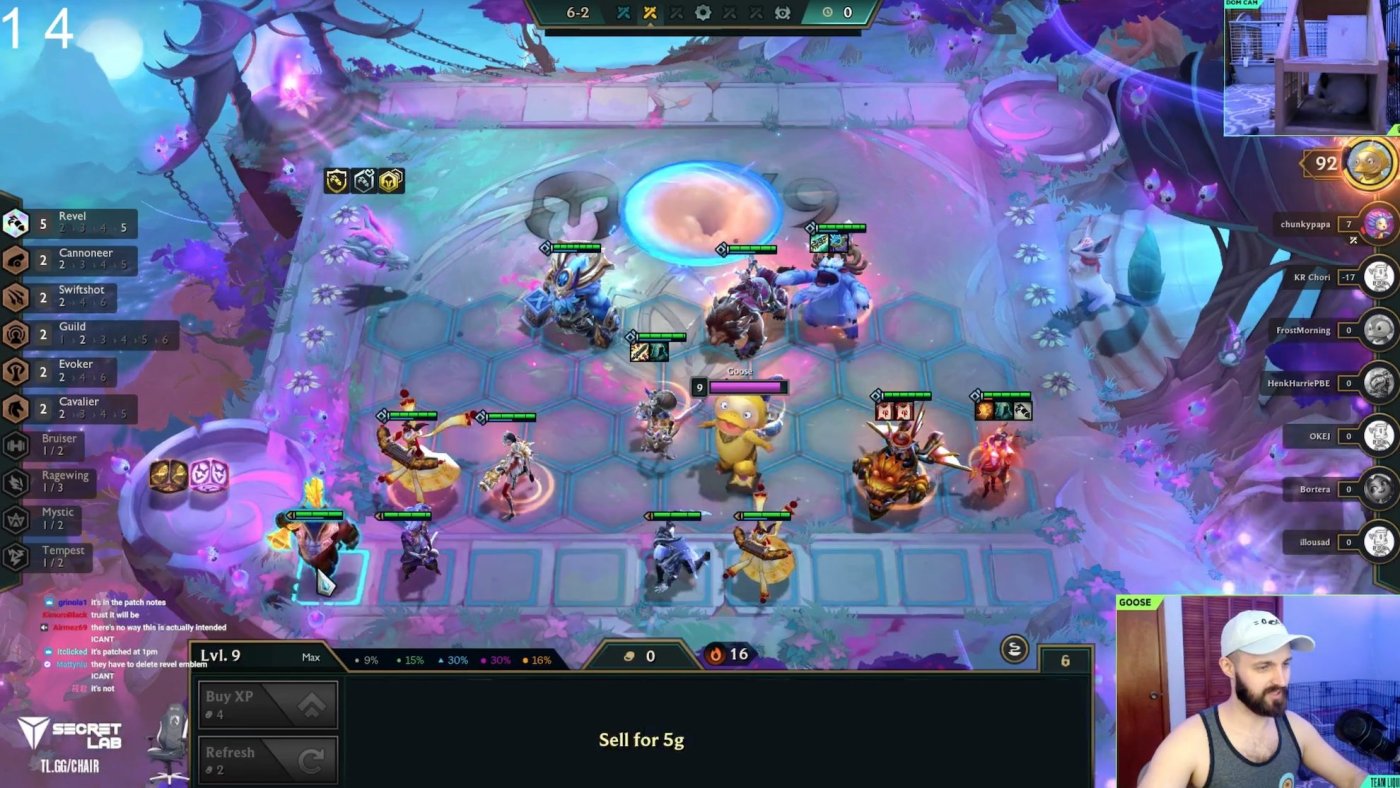
Task: View illousad's board from the scoreboard
Action: click(1380, 542)
